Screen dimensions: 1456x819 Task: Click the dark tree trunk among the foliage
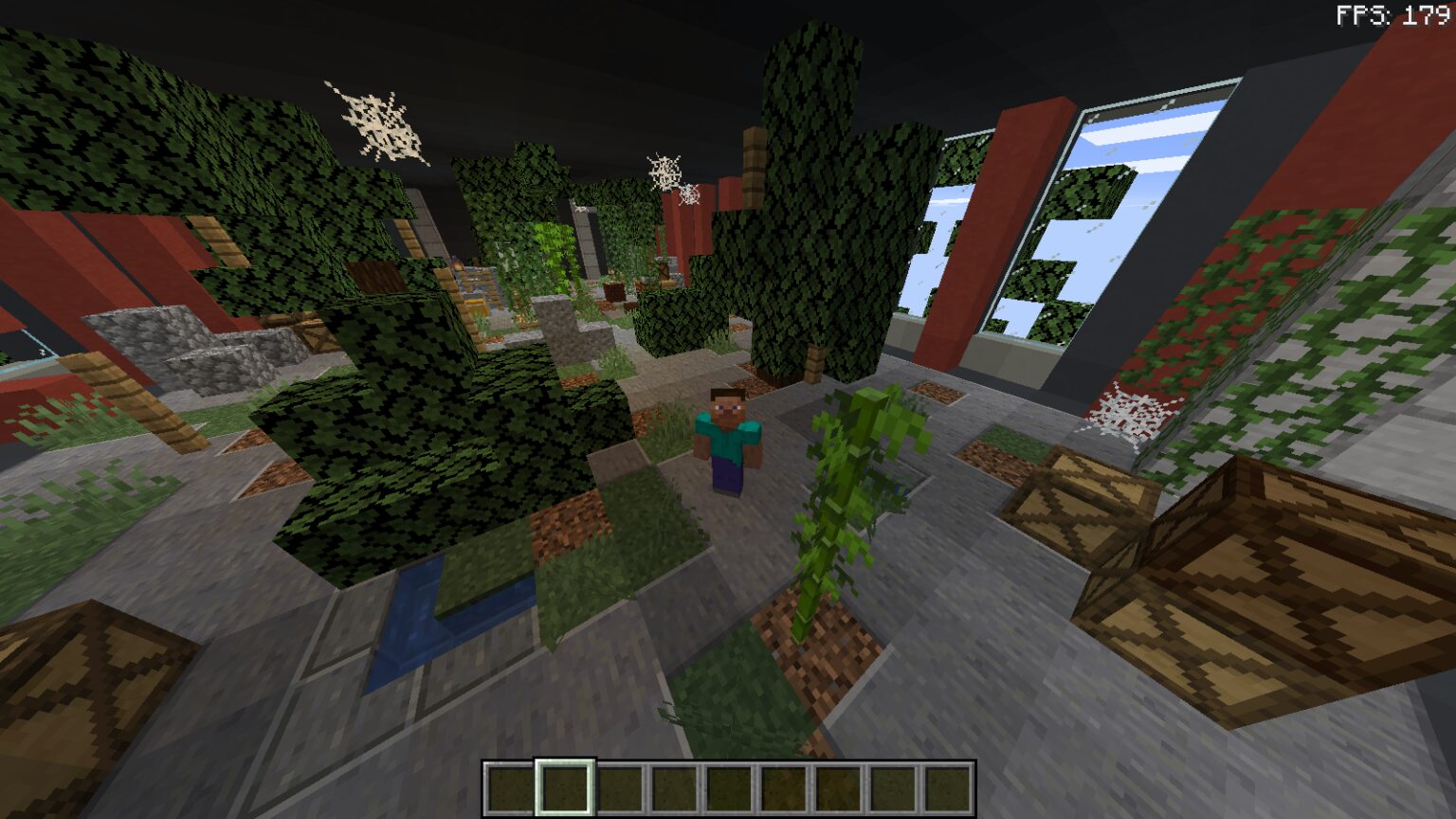point(817,360)
